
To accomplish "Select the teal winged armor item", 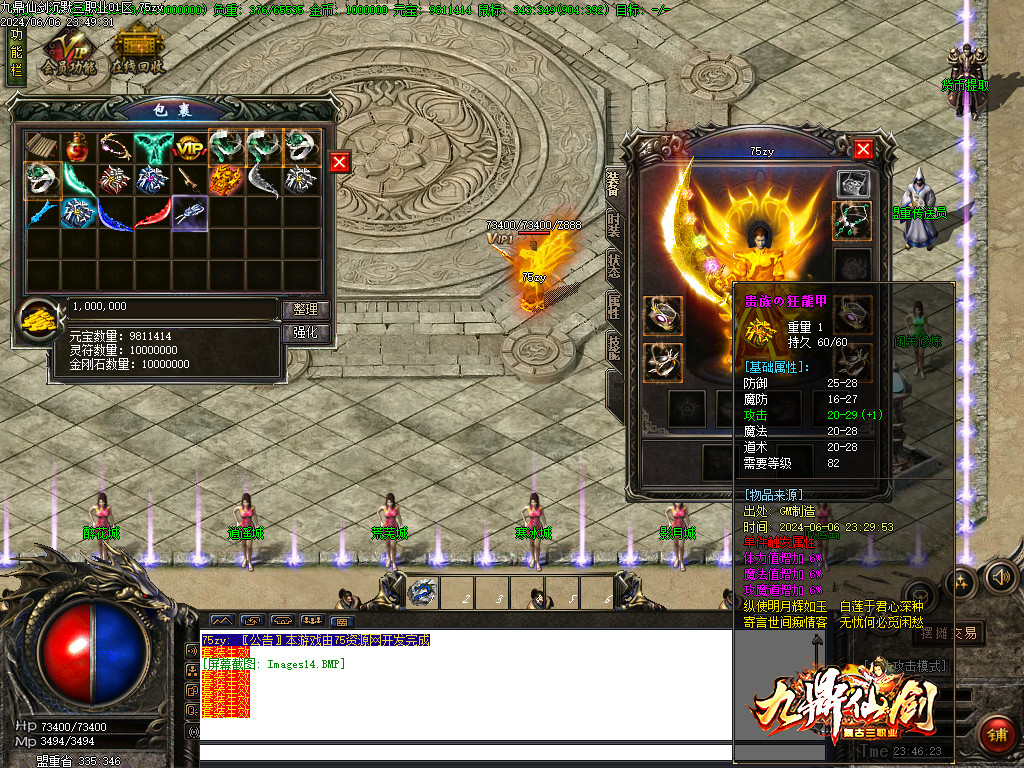I will click(152, 149).
